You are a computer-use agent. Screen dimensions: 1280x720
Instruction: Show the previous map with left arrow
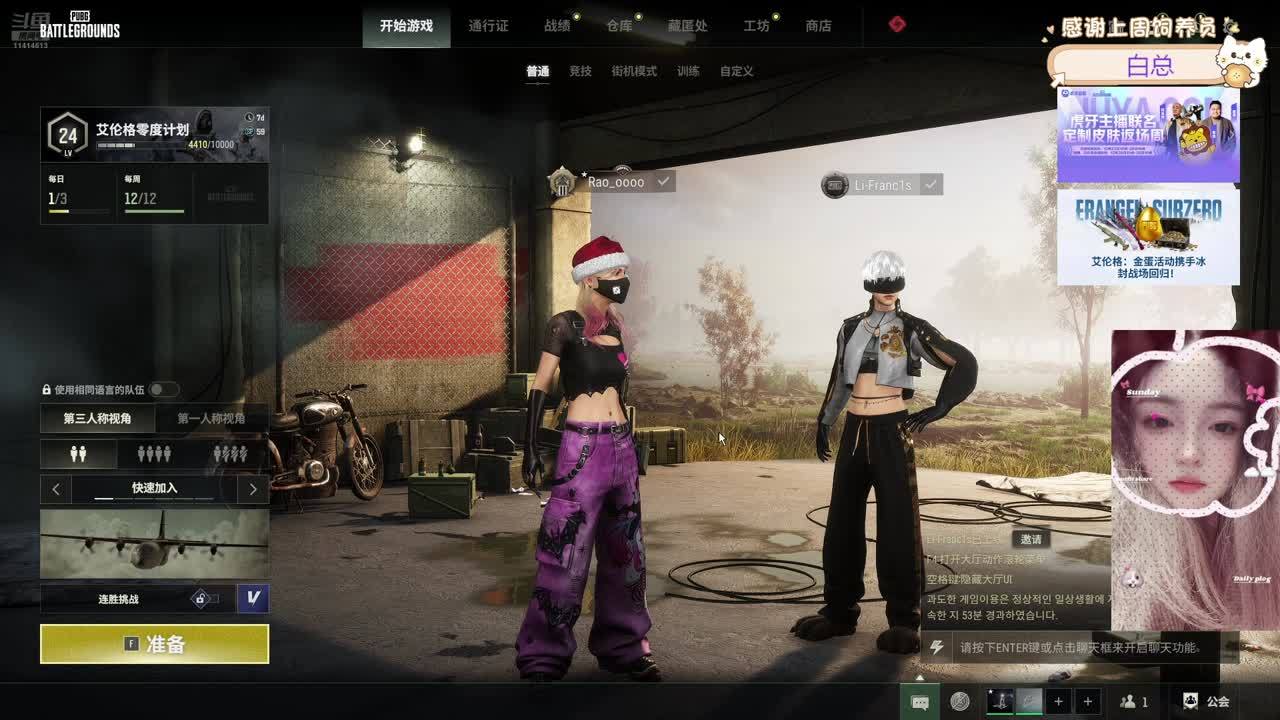(56, 489)
